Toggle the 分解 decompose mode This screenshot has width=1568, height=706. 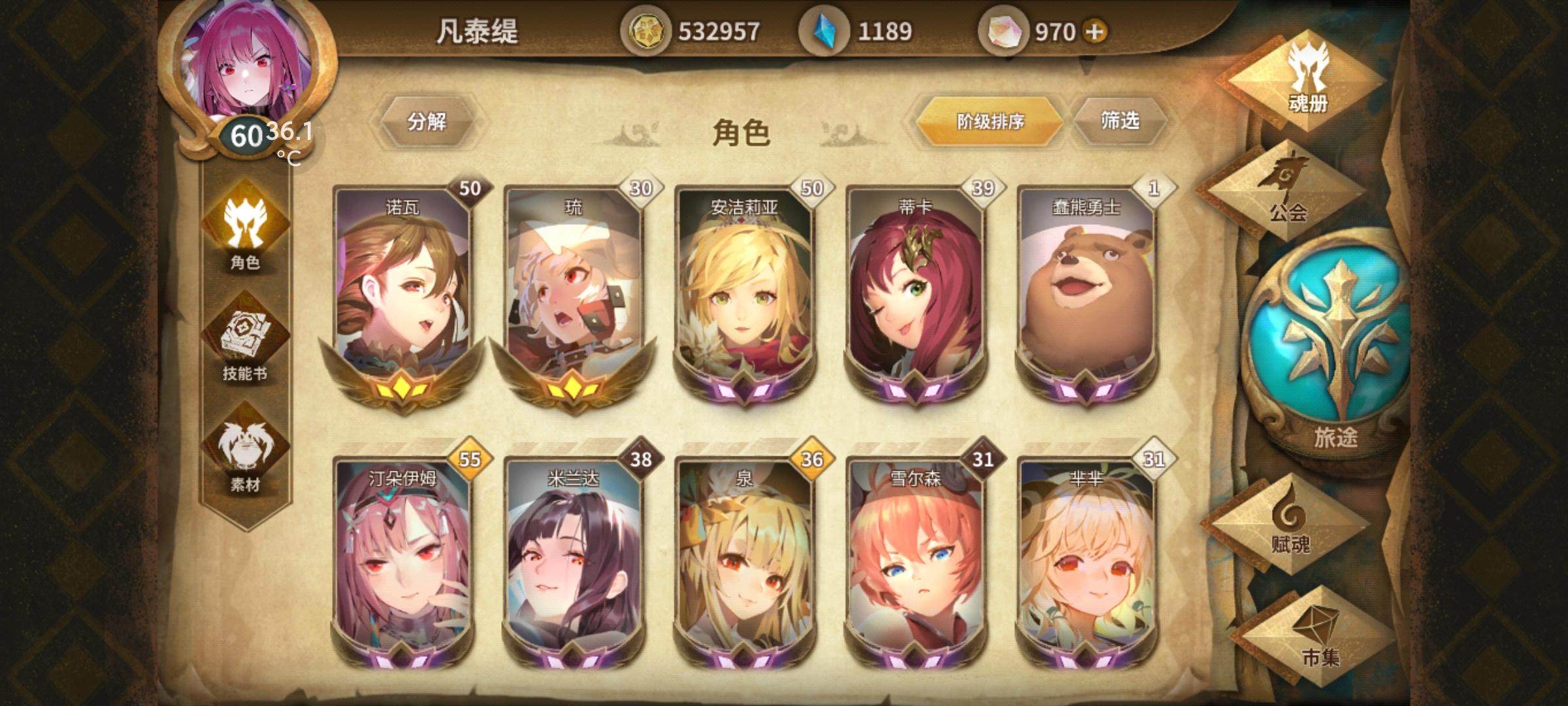tap(431, 121)
